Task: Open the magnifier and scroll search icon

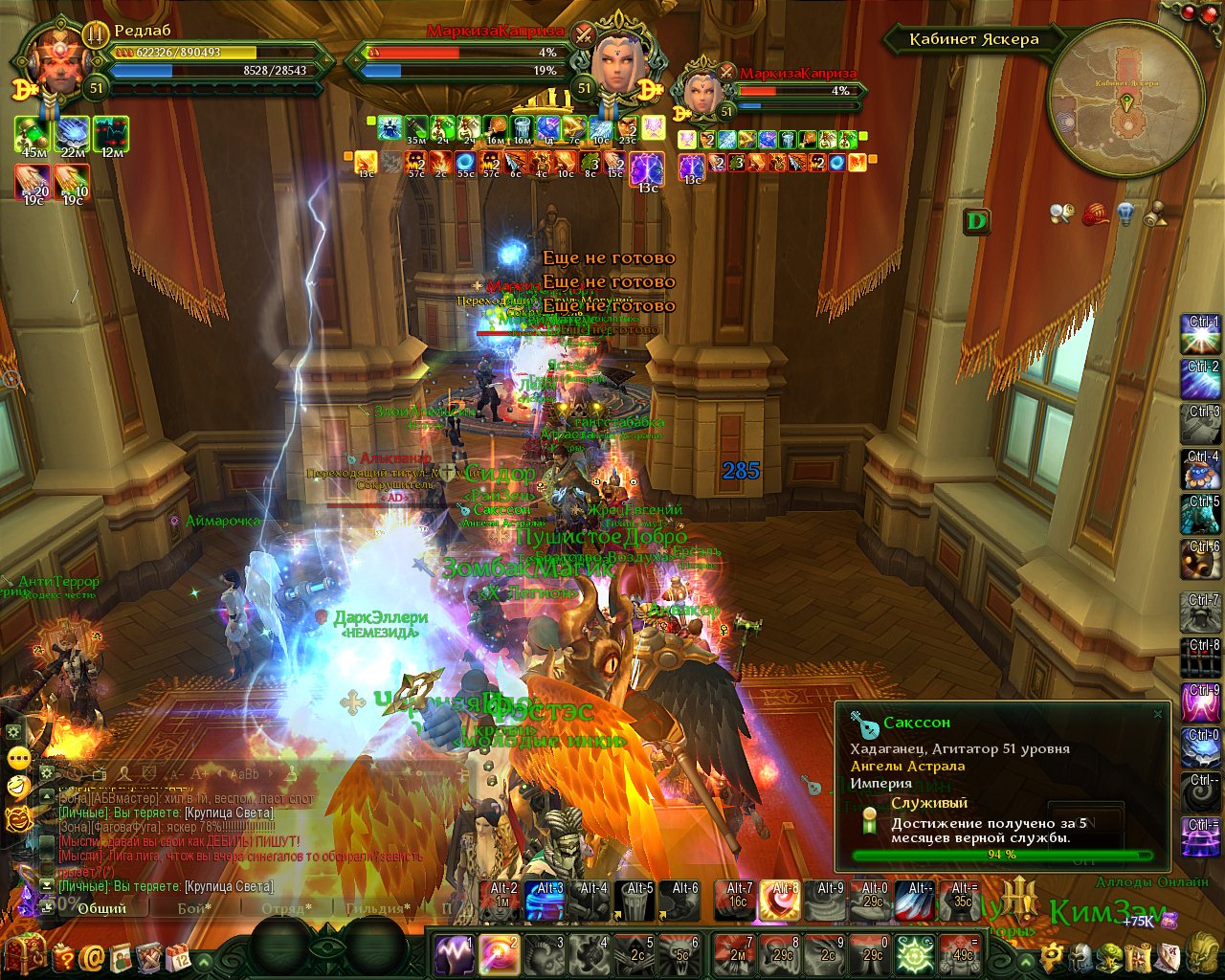Action: coord(1061,213)
